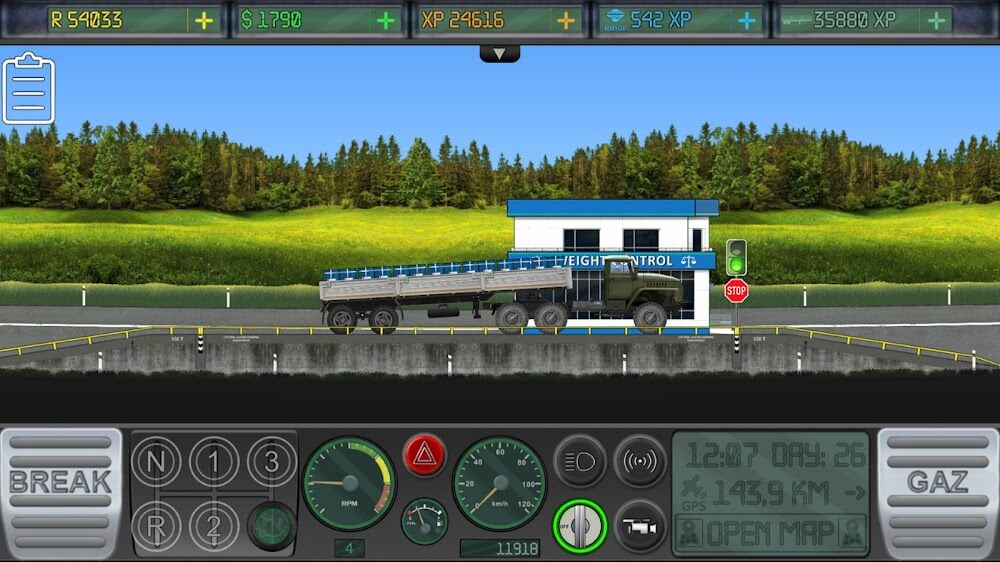Open the clipboard task list
Screen dimensions: 1000x562
[x=28, y=89]
